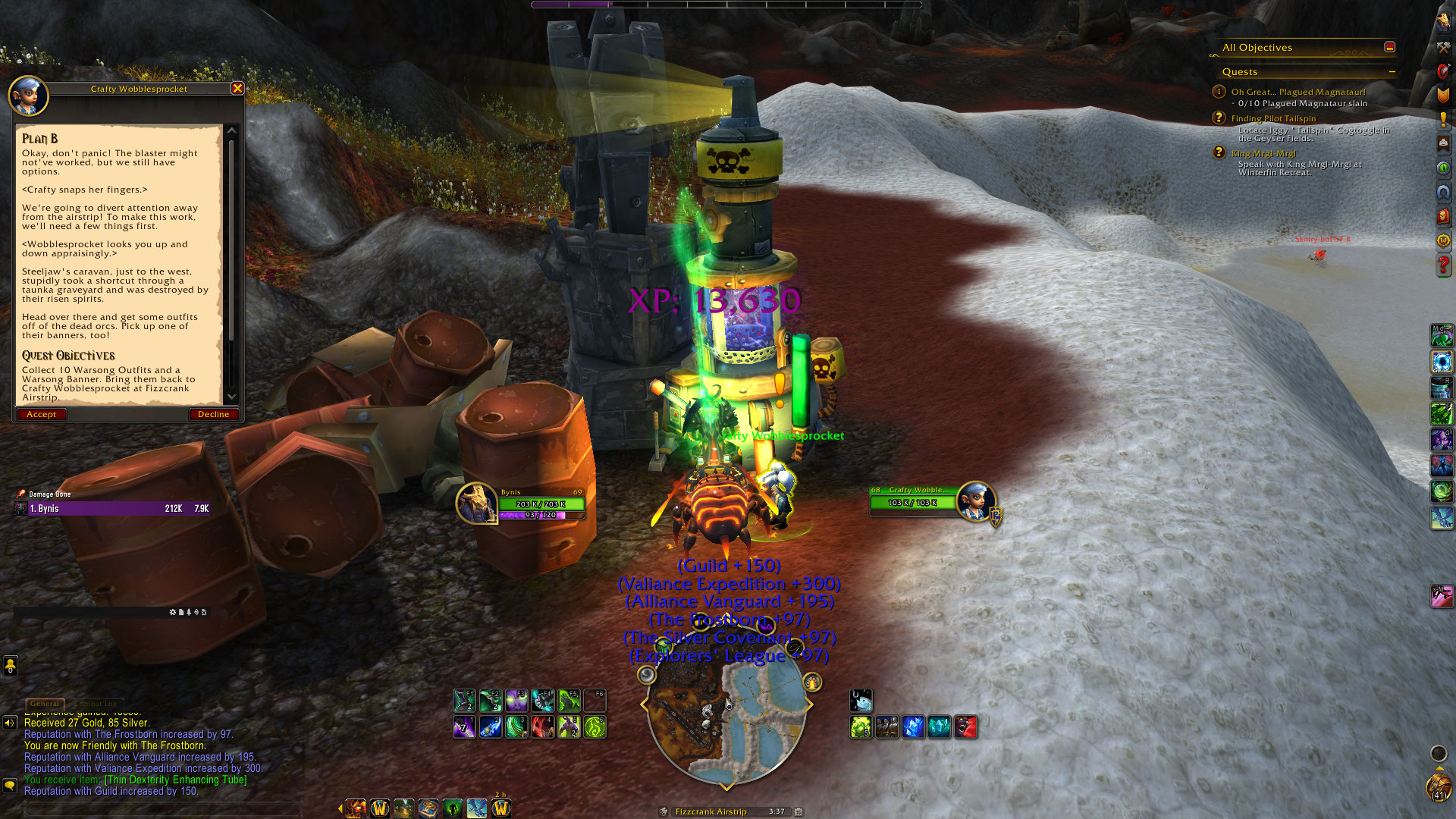The image size is (1456, 819).
Task: Select the Finding Pilot Tailspin quest
Action: 1273,118
